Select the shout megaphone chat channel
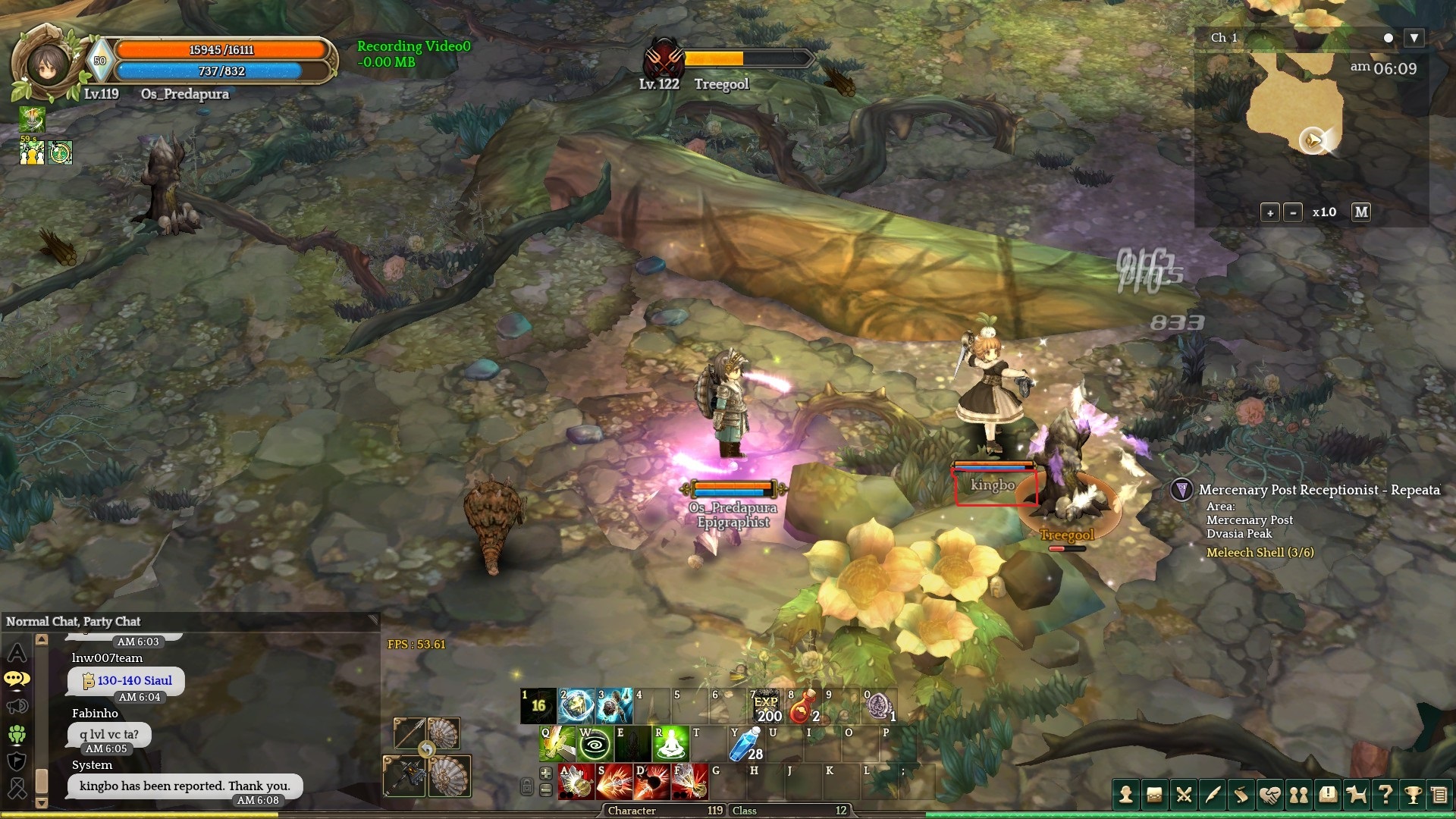The height and width of the screenshot is (819, 1456). (x=17, y=707)
